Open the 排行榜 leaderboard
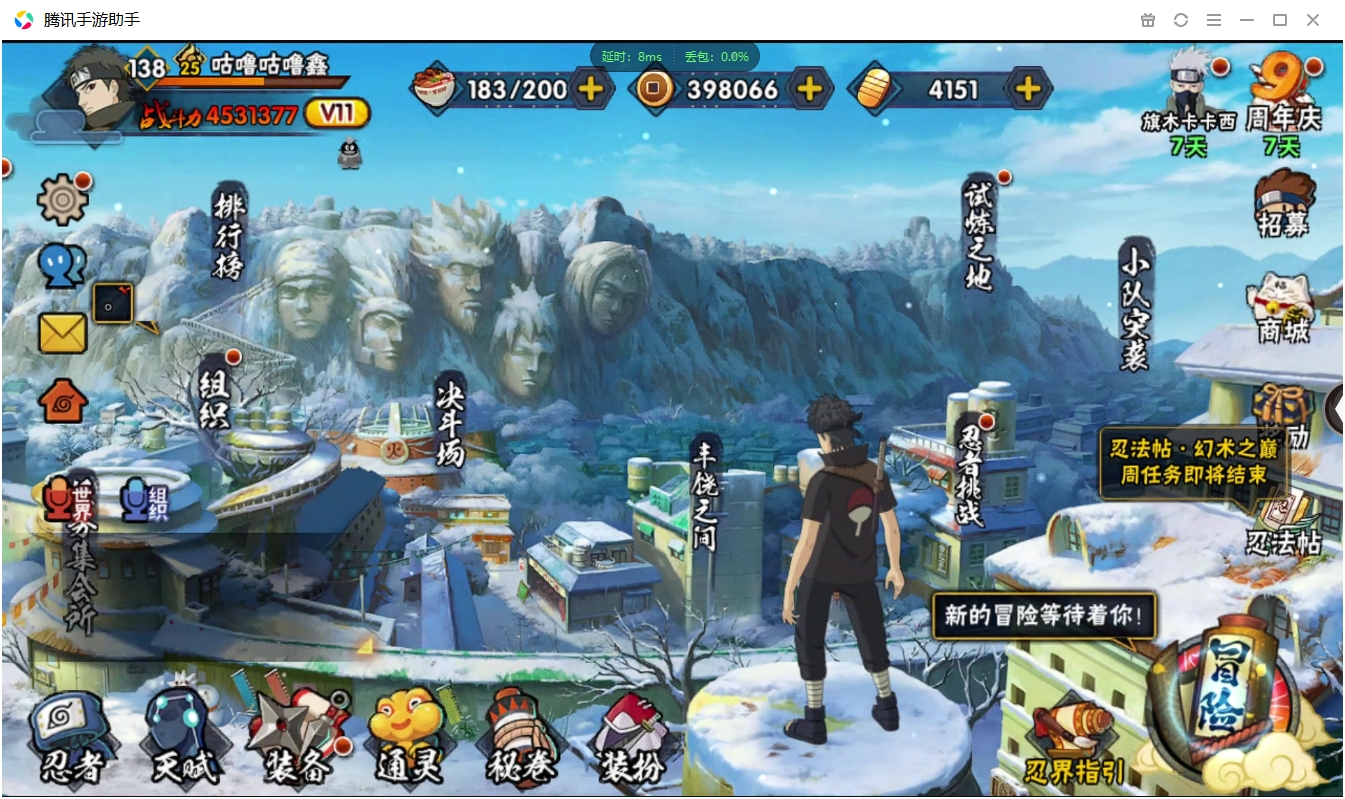The width and height of the screenshot is (1345, 799). pyautogui.click(x=229, y=232)
